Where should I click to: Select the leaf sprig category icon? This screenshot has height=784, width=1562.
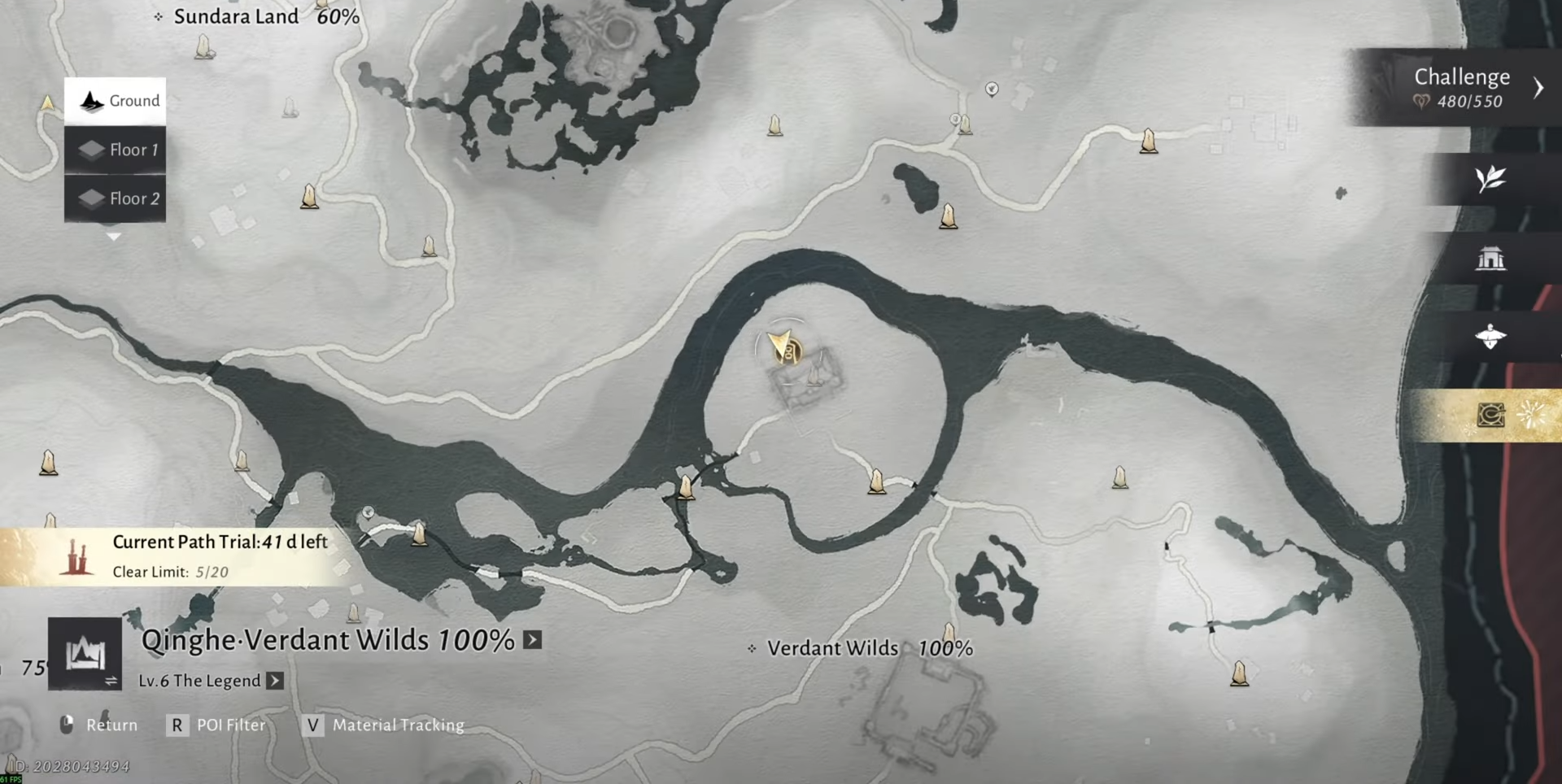[1490, 179]
